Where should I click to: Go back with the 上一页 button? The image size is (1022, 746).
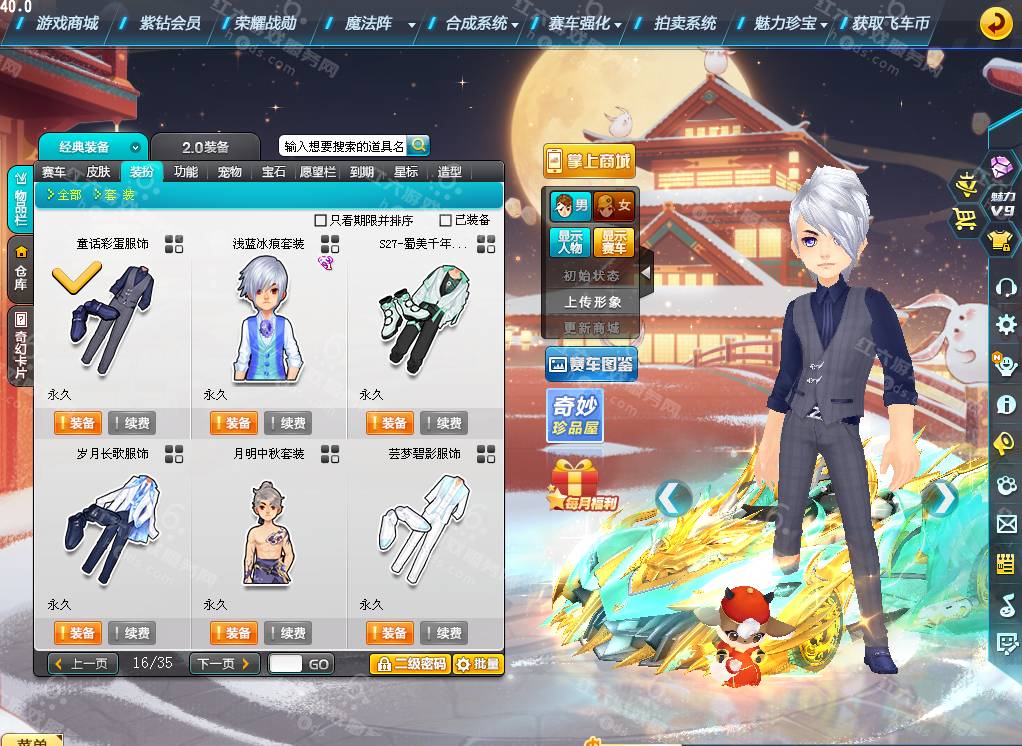click(83, 663)
